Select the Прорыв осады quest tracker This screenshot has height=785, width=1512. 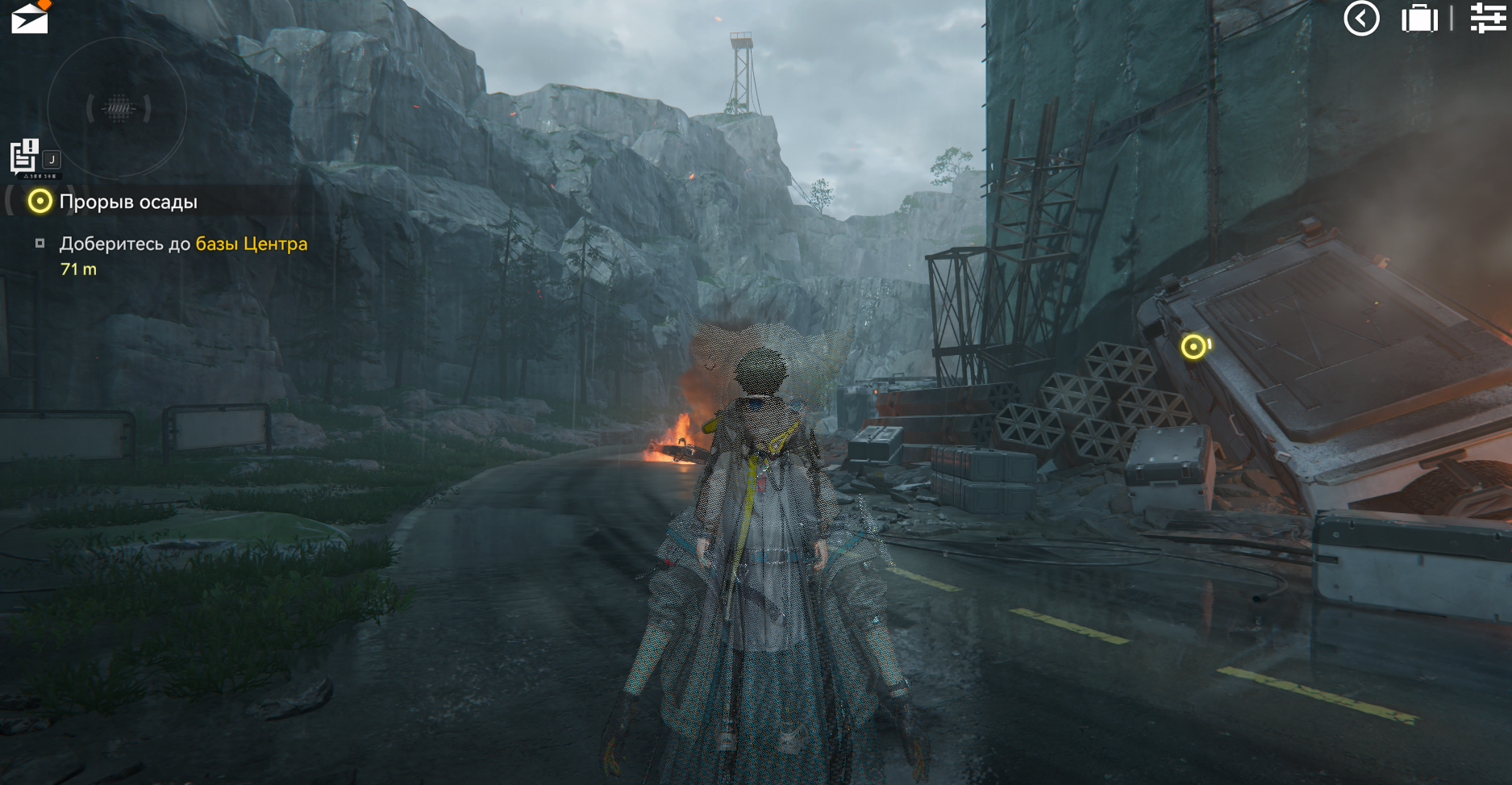point(127,202)
